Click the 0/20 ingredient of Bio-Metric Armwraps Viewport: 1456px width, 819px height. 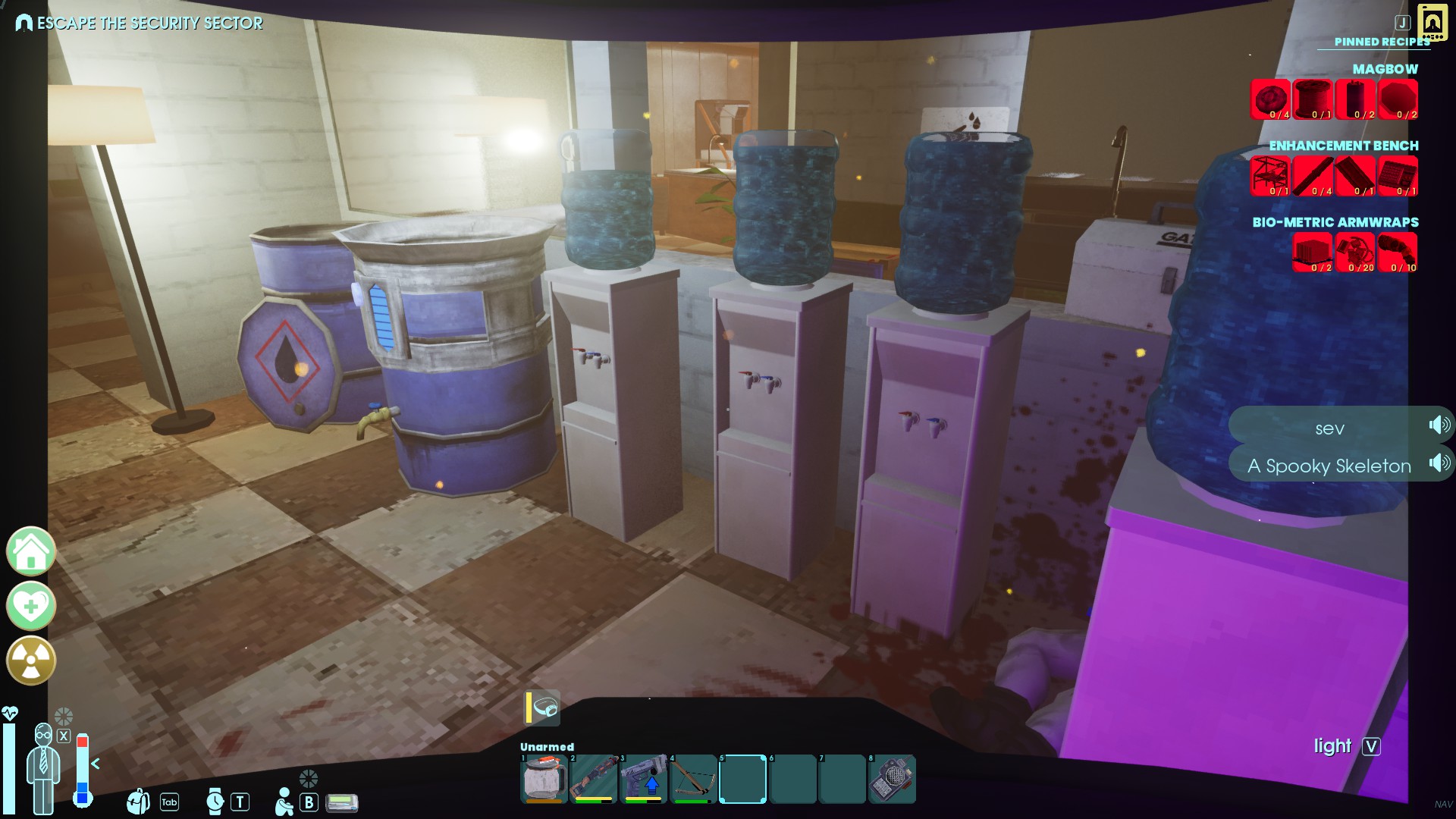1355,253
